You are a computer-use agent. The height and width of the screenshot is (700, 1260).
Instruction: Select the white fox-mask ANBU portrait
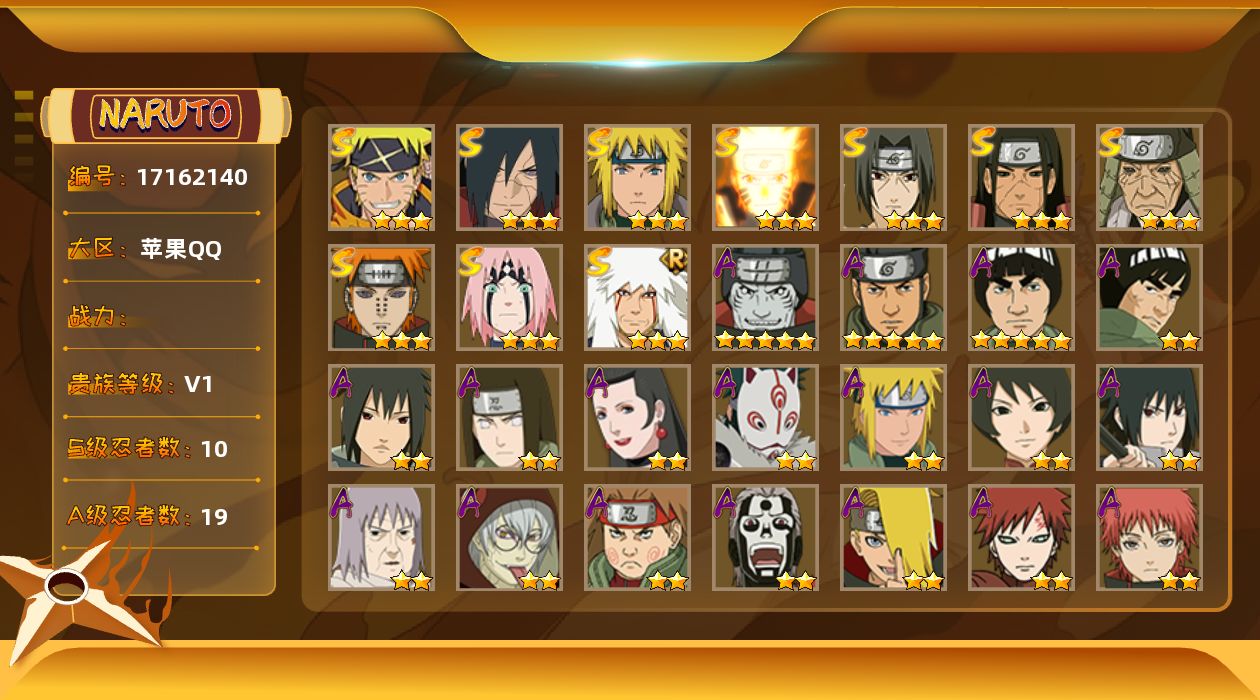pyautogui.click(x=765, y=417)
